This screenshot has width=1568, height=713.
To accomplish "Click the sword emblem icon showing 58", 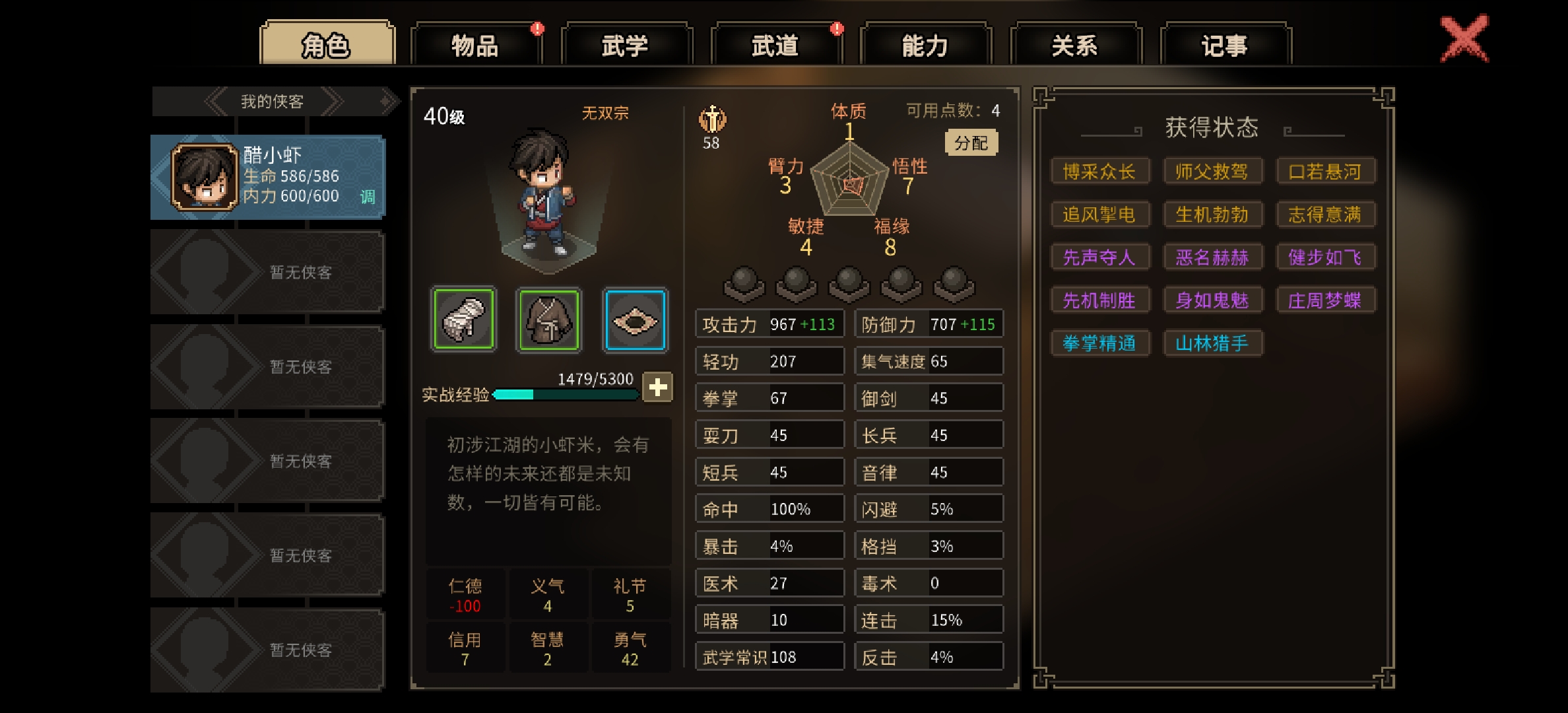I will point(712,121).
